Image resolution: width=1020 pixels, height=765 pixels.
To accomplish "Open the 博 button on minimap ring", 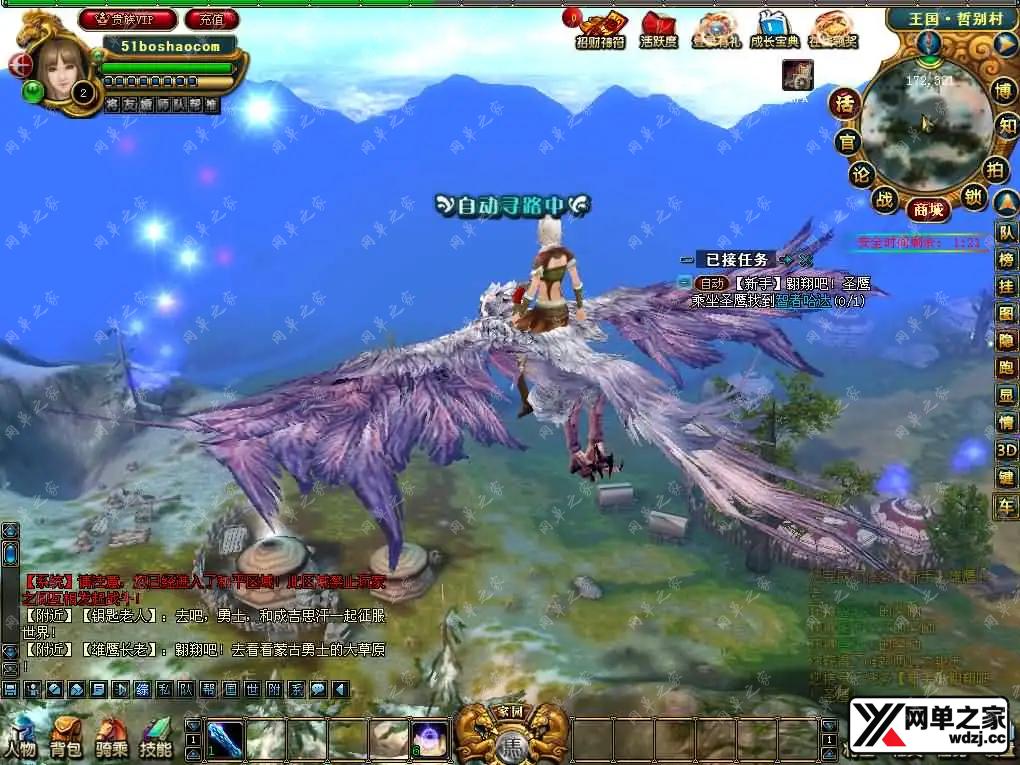I will [1002, 91].
